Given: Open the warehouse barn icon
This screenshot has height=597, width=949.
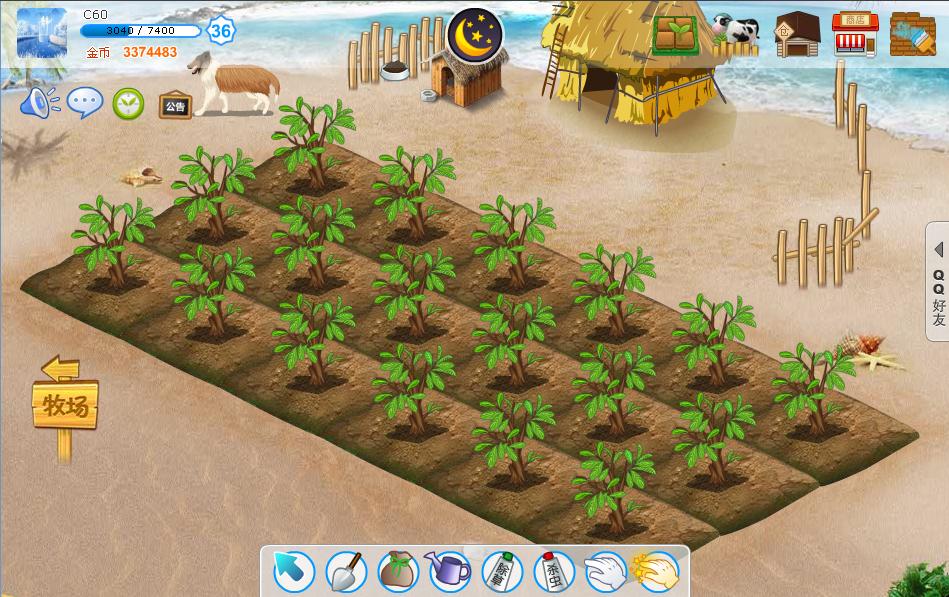Looking at the screenshot, I should click(x=797, y=34).
